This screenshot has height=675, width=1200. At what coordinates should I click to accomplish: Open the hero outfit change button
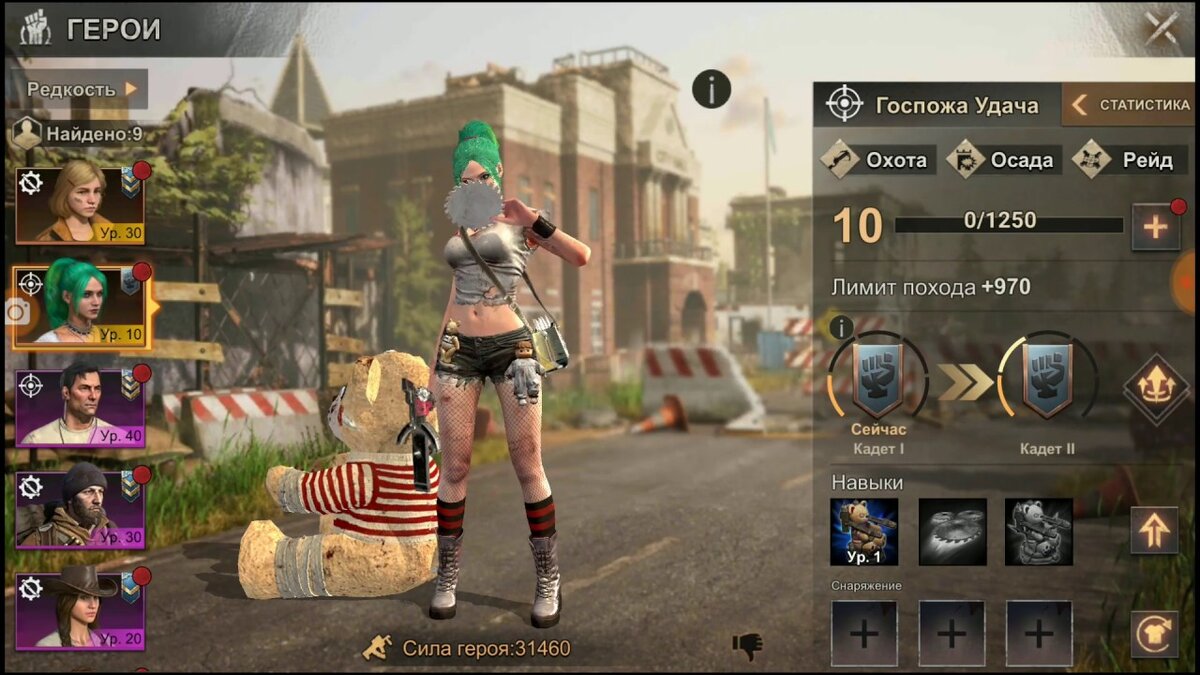(1155, 634)
